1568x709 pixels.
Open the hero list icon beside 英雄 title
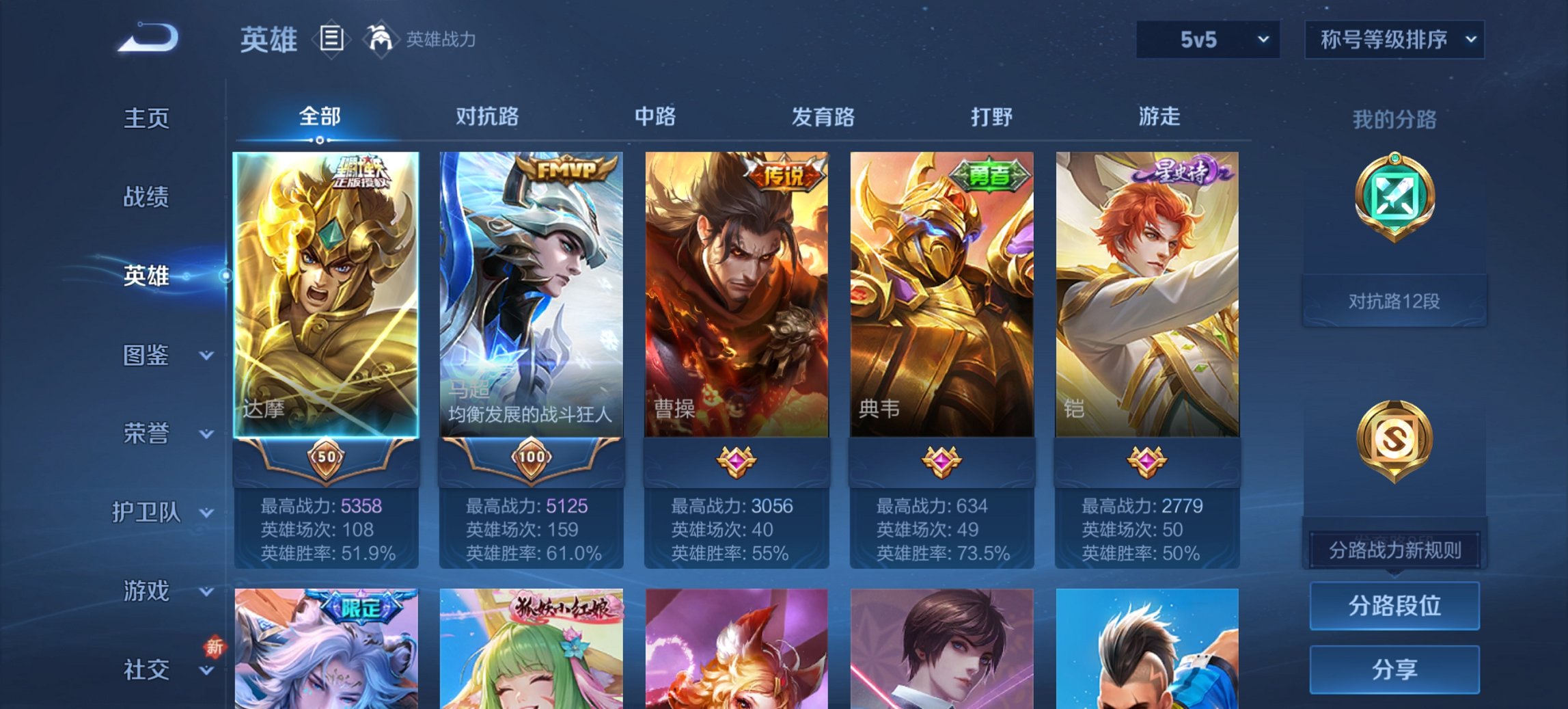[331, 40]
